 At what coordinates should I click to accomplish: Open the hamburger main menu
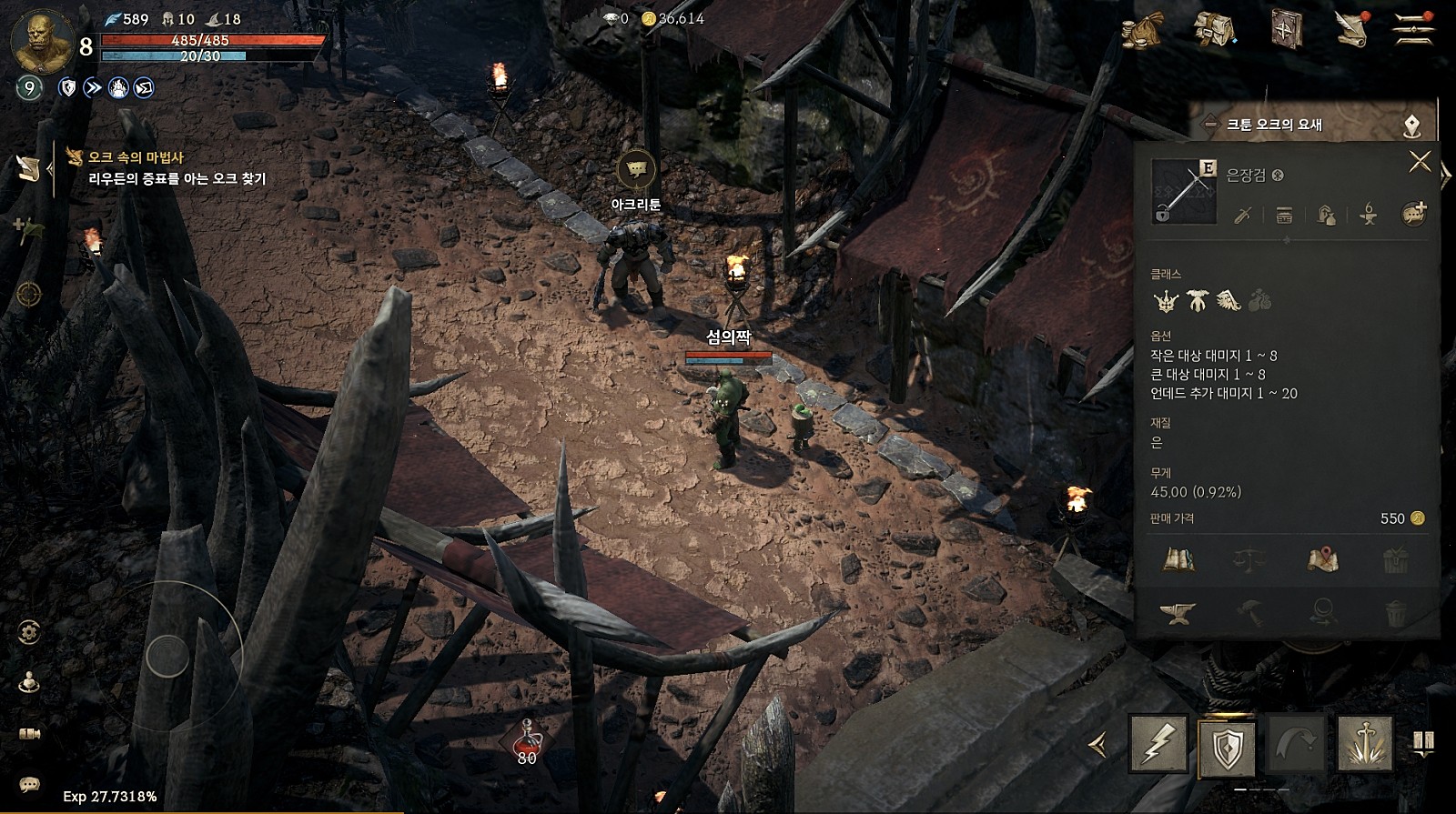point(1413,29)
